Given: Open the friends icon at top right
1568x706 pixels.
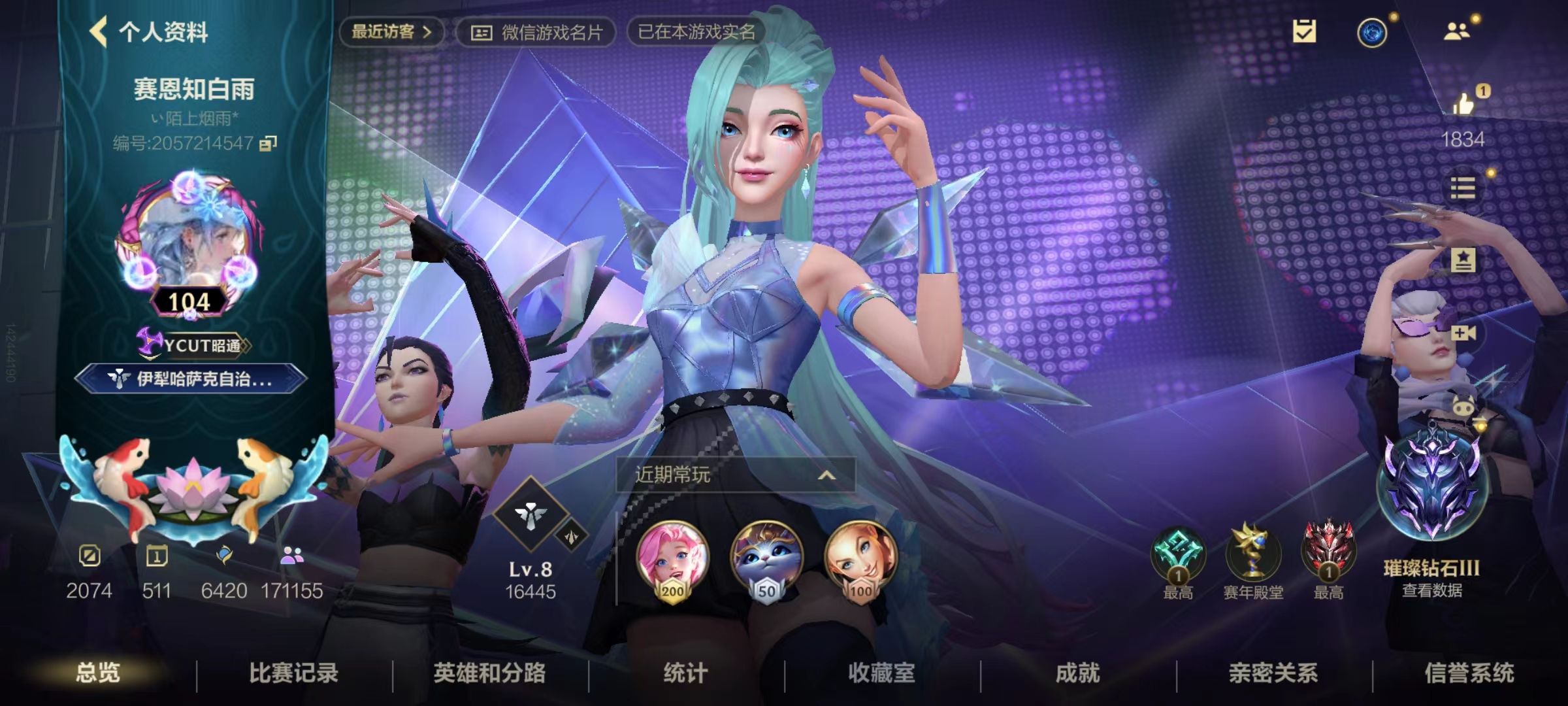Looking at the screenshot, I should 1456,31.
